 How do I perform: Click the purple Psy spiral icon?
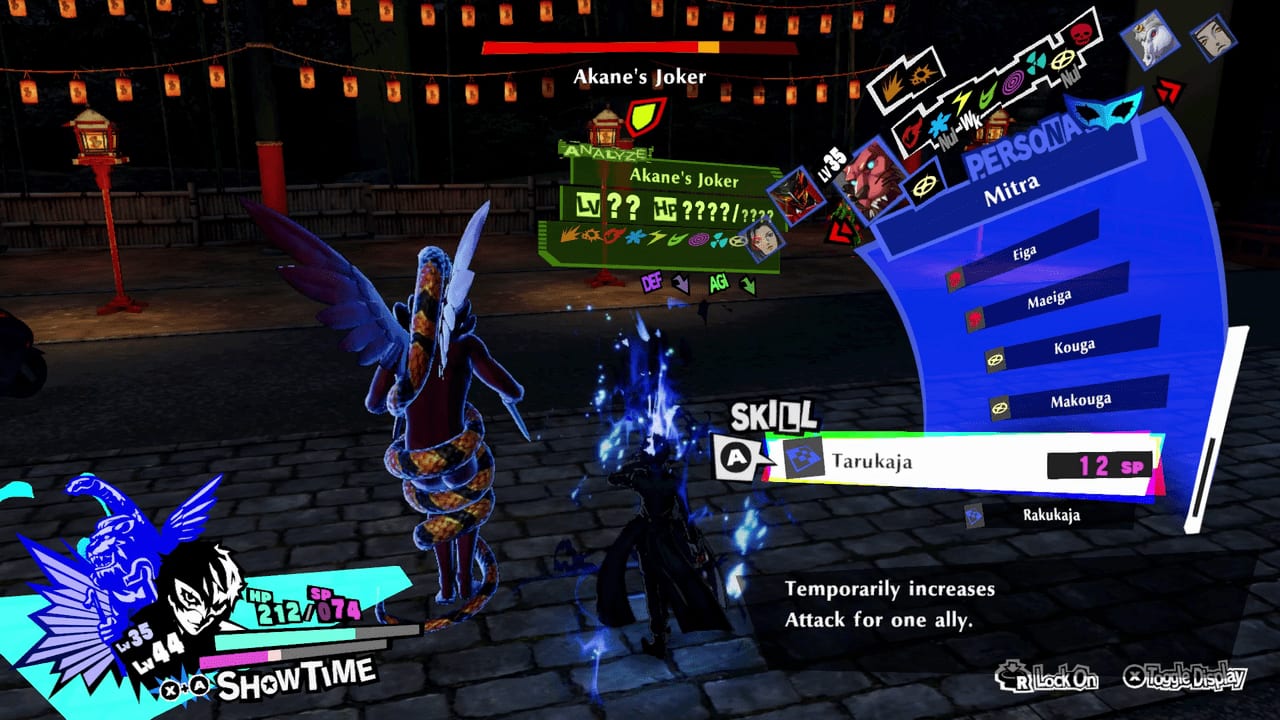pyautogui.click(x=1013, y=81)
